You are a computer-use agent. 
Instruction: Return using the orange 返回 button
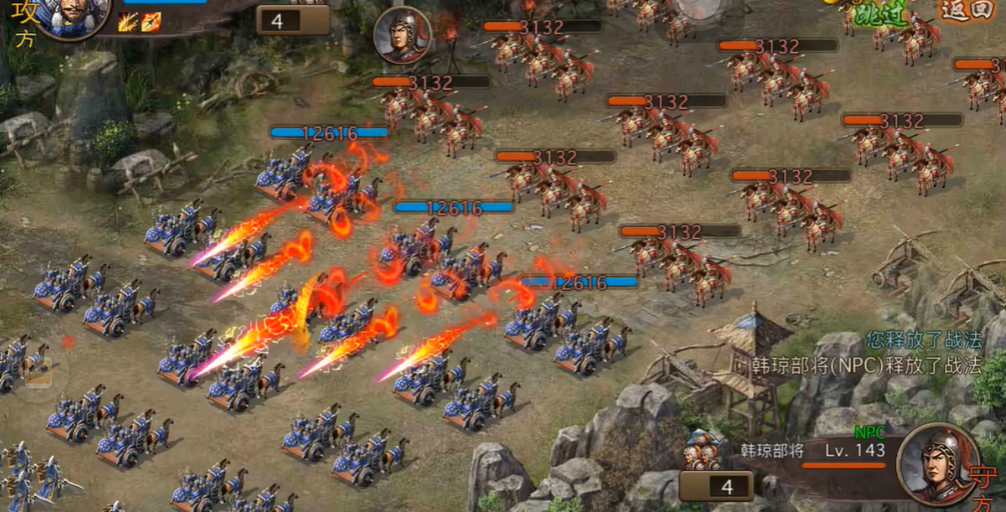tap(968, 10)
